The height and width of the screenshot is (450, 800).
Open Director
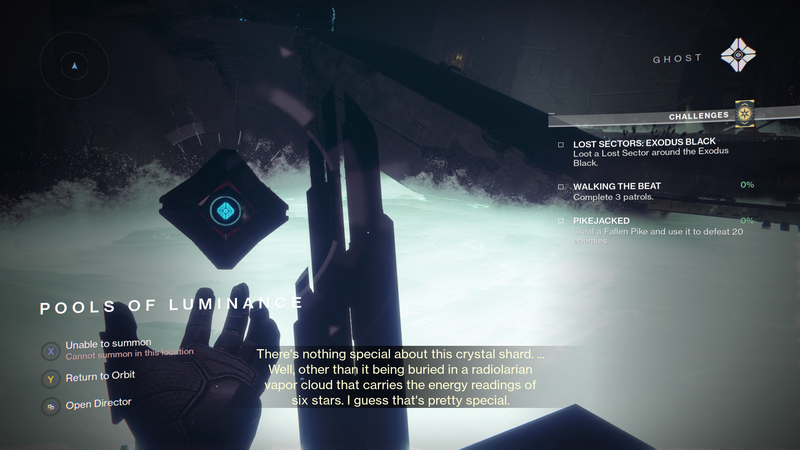tap(98, 402)
